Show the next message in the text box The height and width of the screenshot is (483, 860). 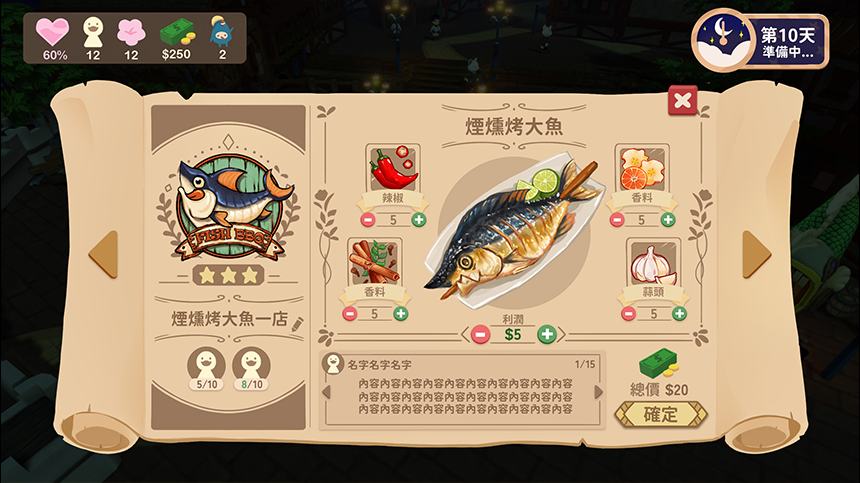599,391
